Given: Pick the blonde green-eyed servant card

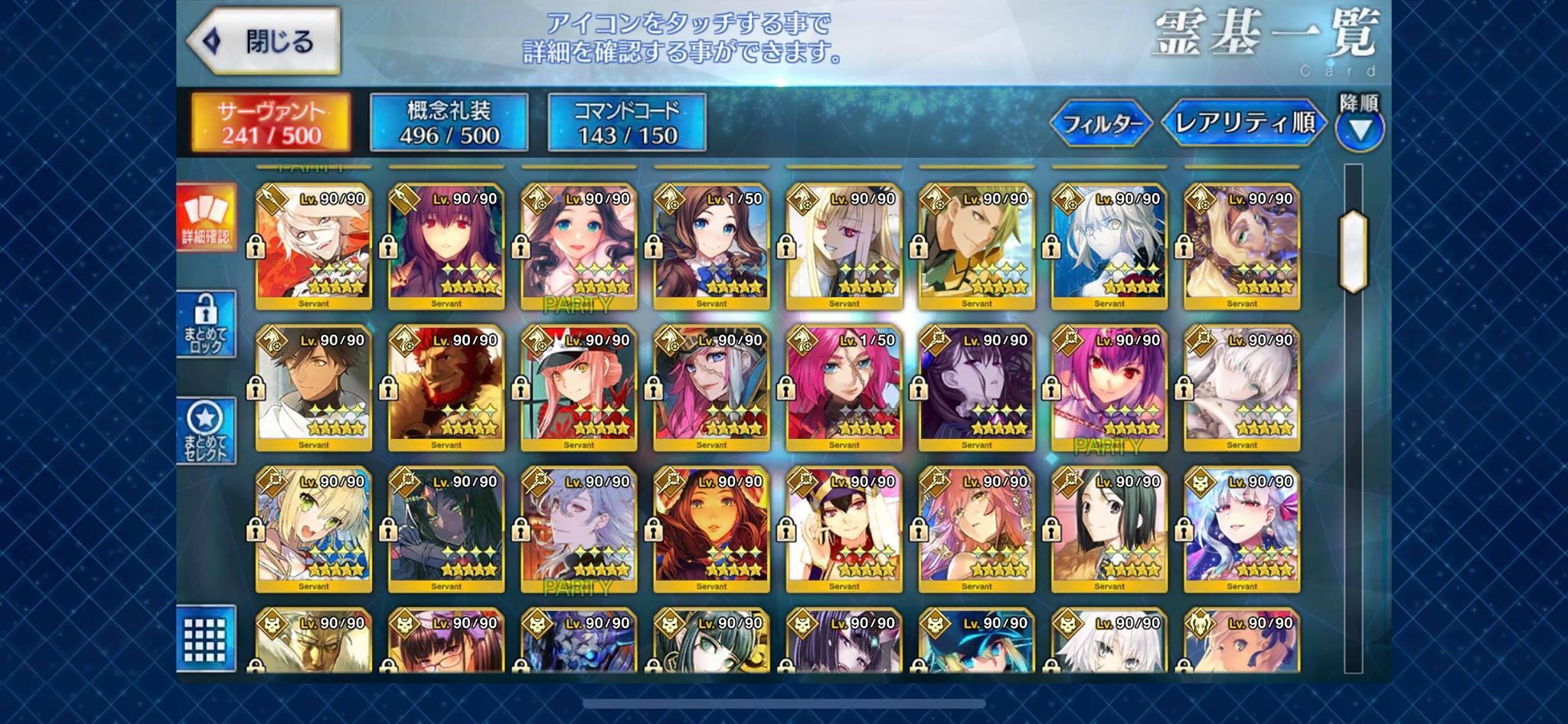Looking at the screenshot, I should click(x=313, y=529).
